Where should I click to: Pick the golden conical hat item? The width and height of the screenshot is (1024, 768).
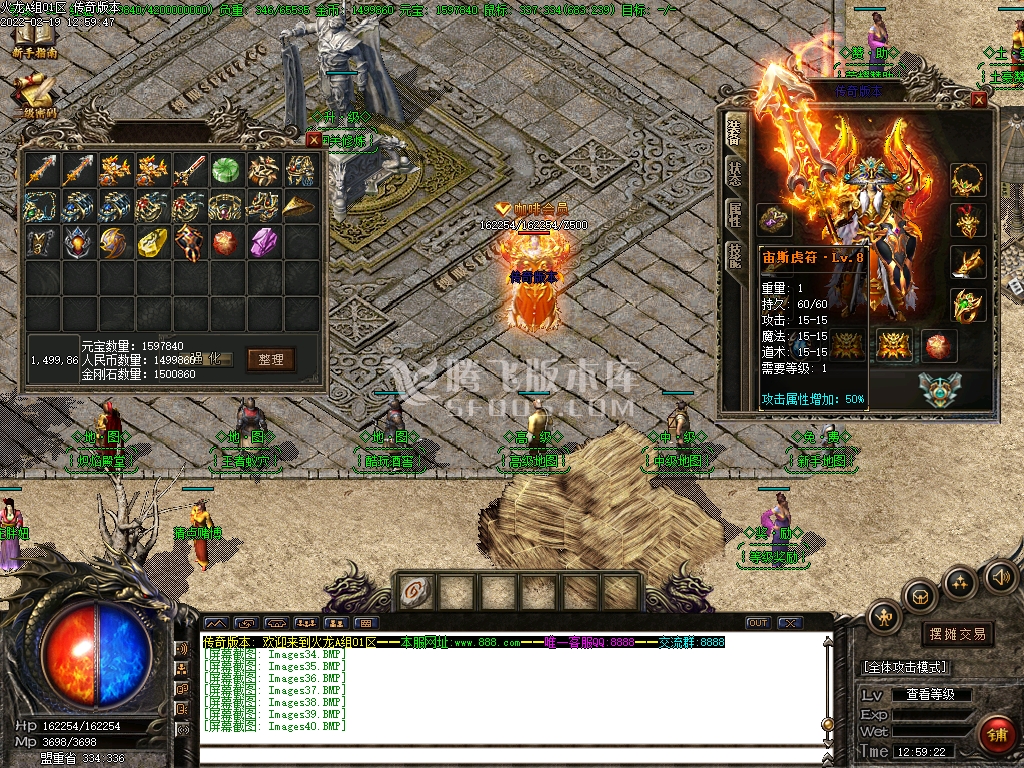click(299, 206)
